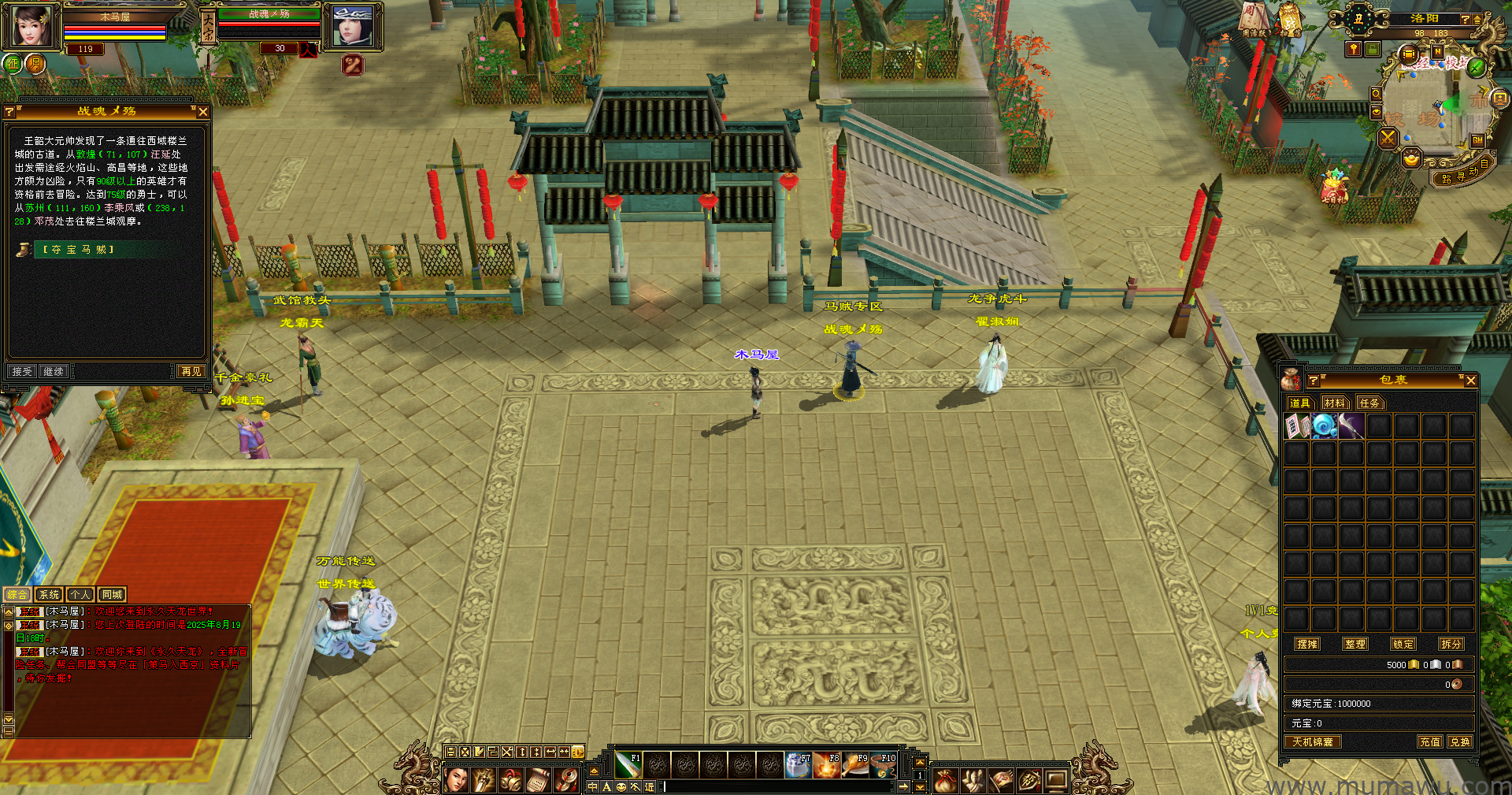Click the 整理 sort button
This screenshot has height=795, width=1512.
[x=1355, y=644]
